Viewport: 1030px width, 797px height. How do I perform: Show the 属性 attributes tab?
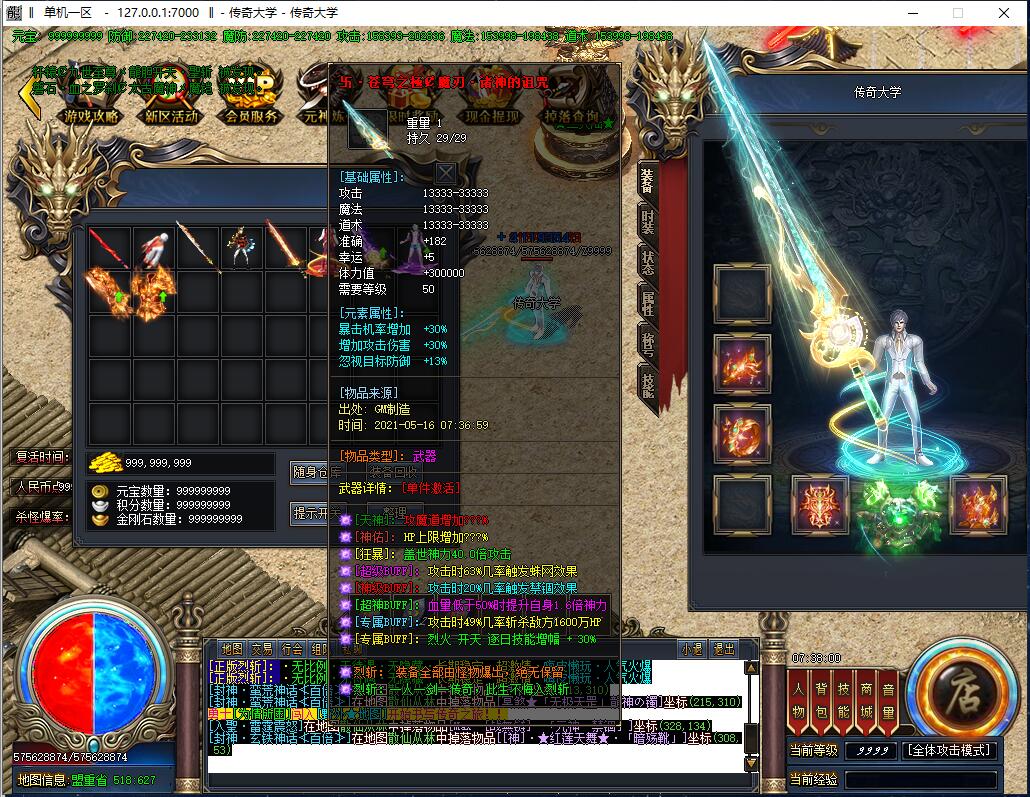[x=647, y=304]
